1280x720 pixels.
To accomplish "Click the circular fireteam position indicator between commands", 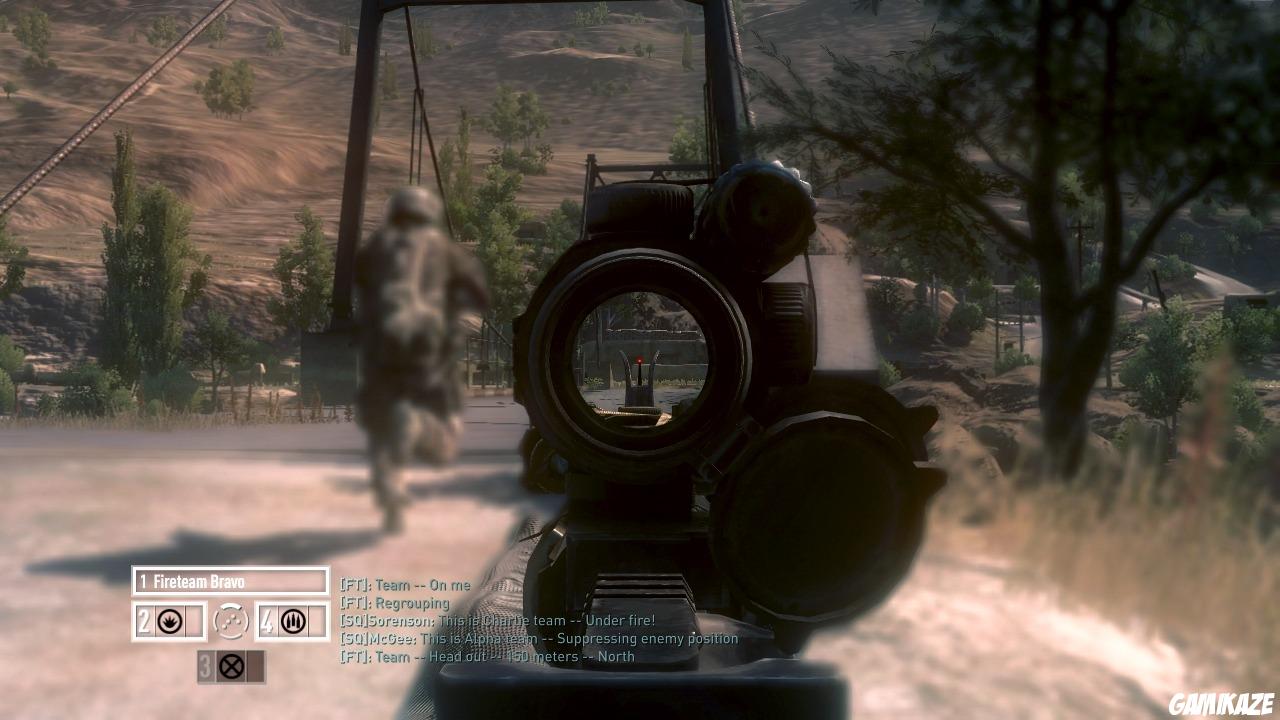I will pyautogui.click(x=232, y=620).
